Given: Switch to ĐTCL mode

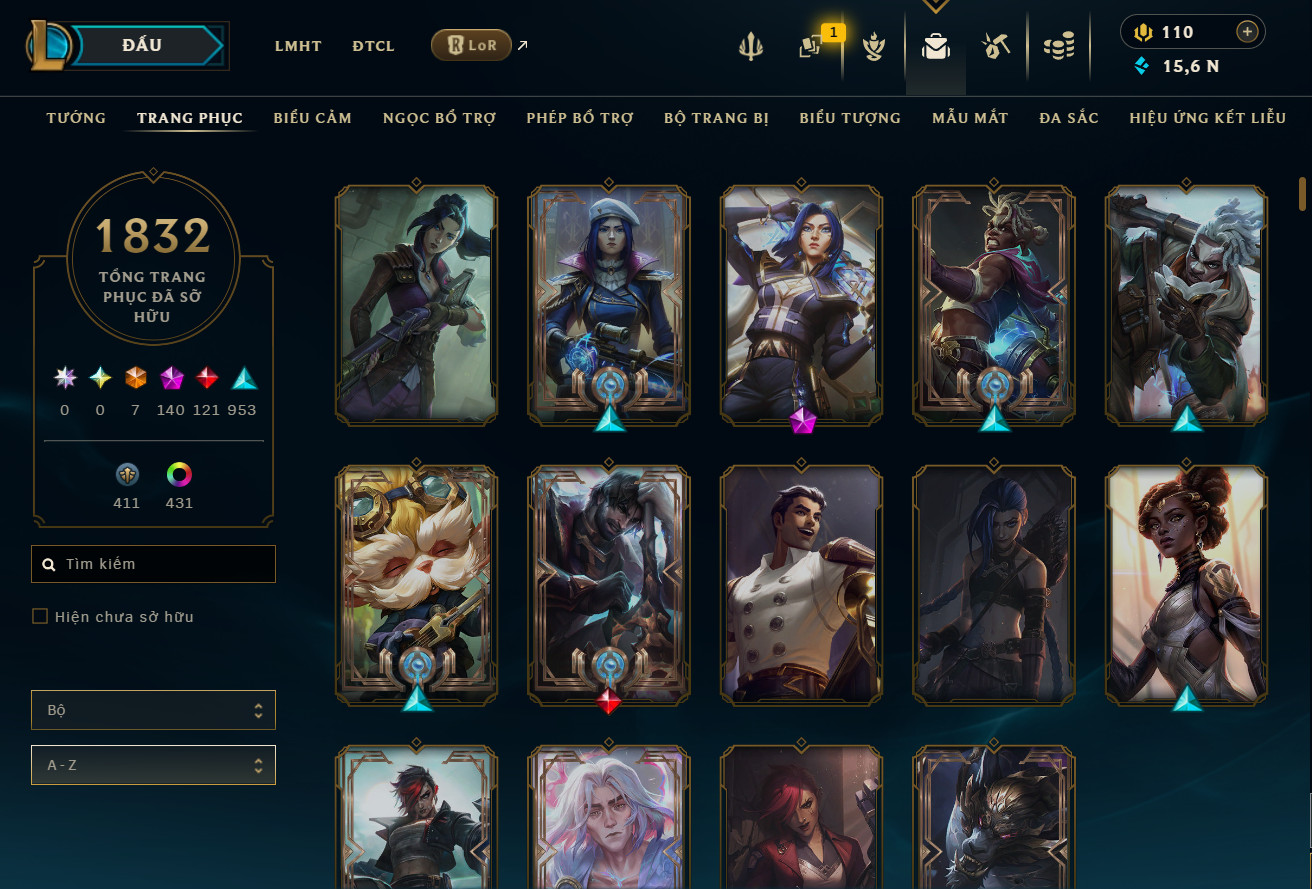Looking at the screenshot, I should point(373,46).
